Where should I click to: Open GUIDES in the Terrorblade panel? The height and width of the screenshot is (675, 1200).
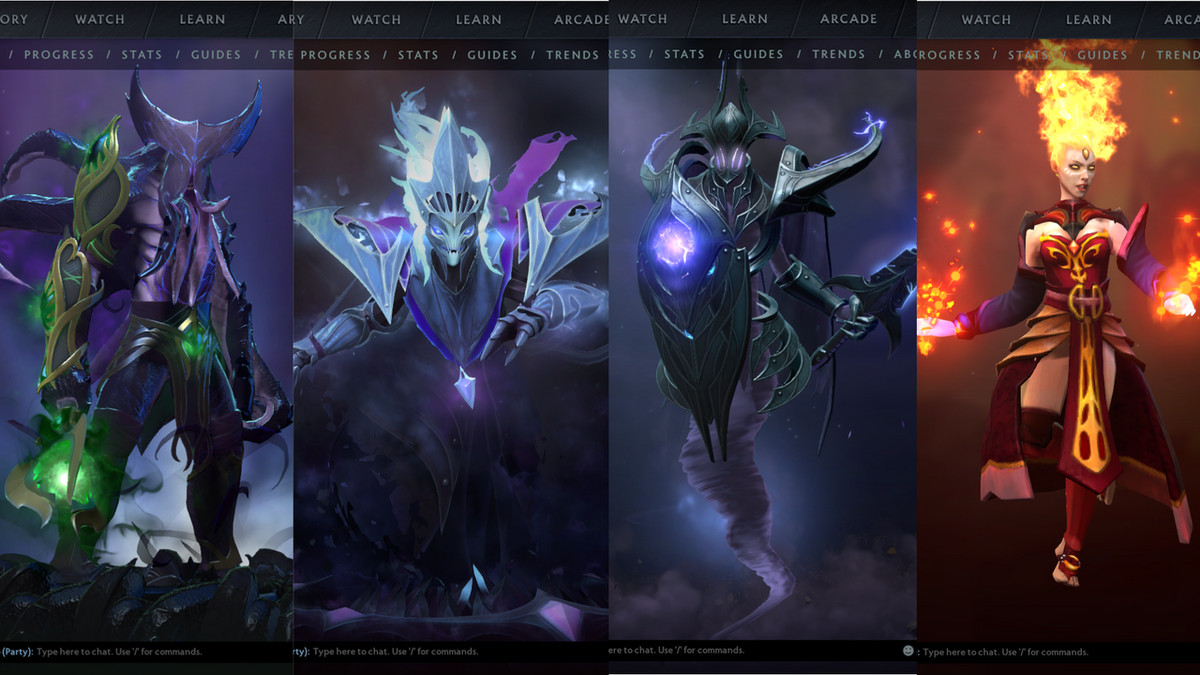[x=216, y=55]
